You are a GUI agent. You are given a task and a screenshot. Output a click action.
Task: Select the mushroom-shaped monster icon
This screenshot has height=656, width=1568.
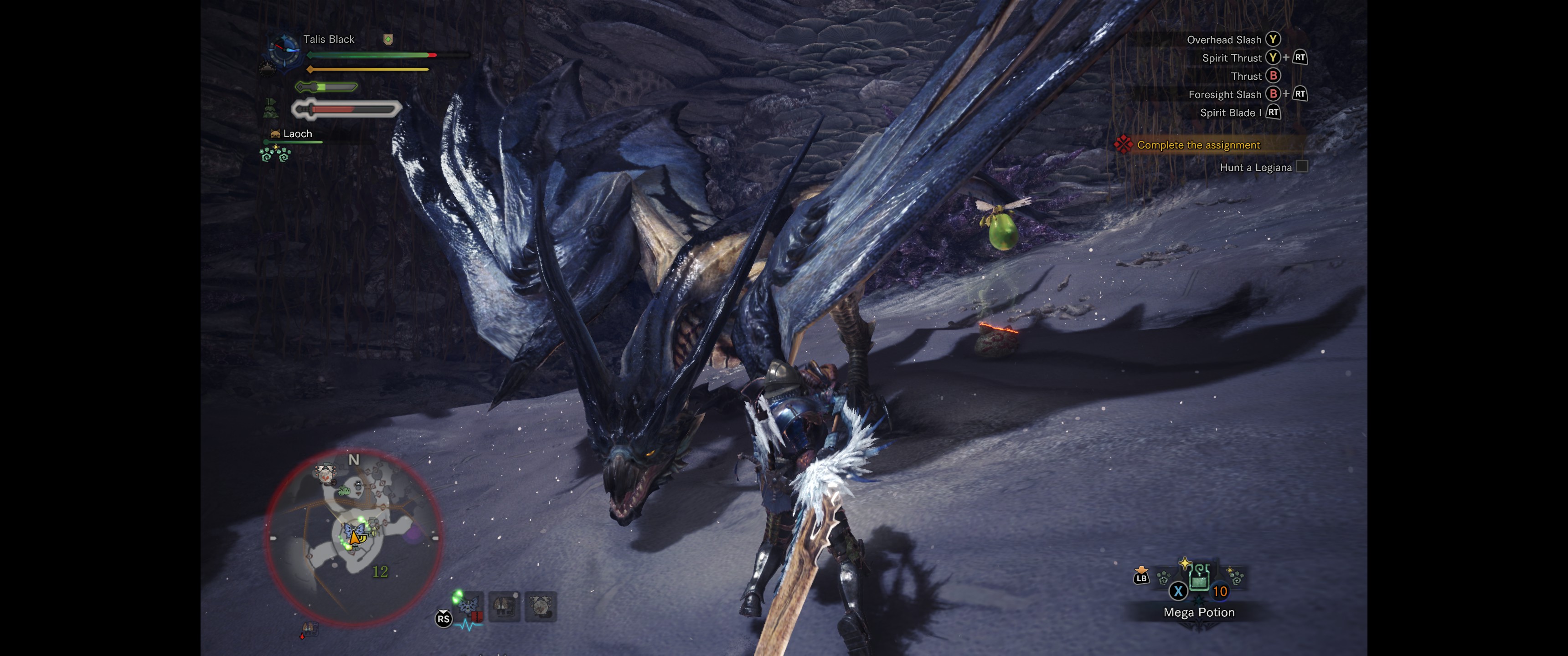click(x=504, y=607)
